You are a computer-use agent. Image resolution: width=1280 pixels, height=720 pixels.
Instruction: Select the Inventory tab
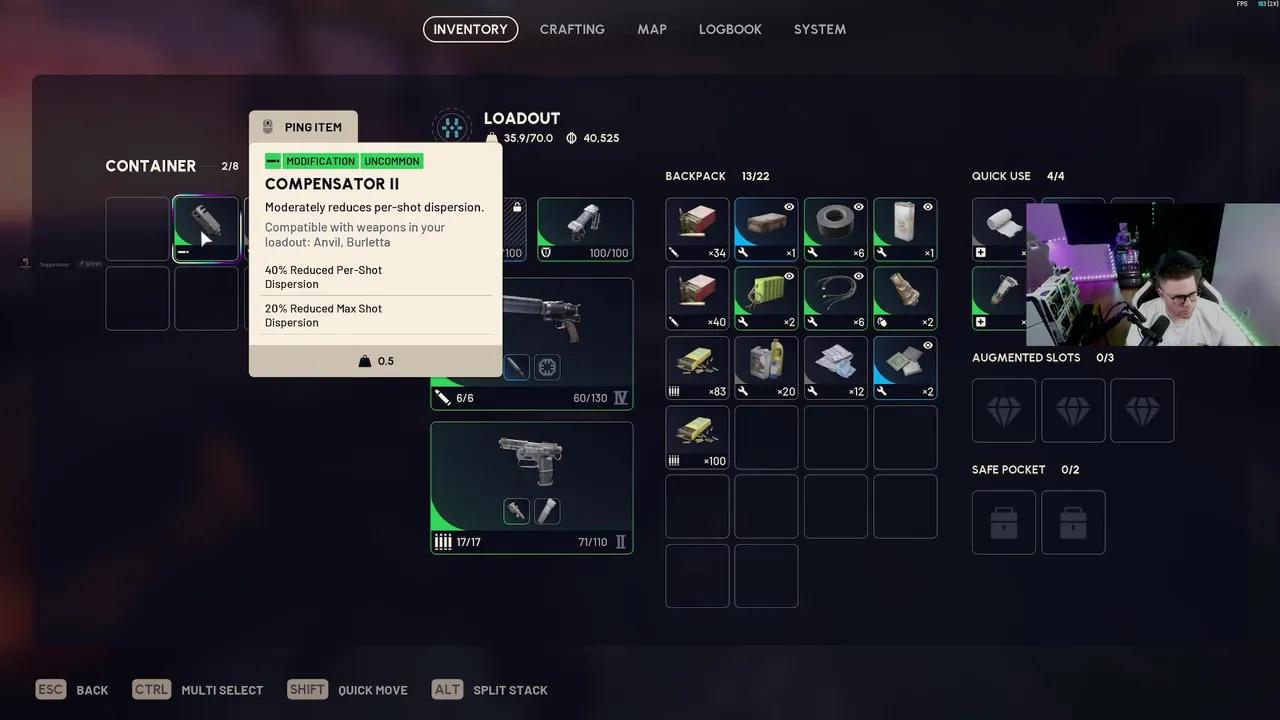point(470,29)
